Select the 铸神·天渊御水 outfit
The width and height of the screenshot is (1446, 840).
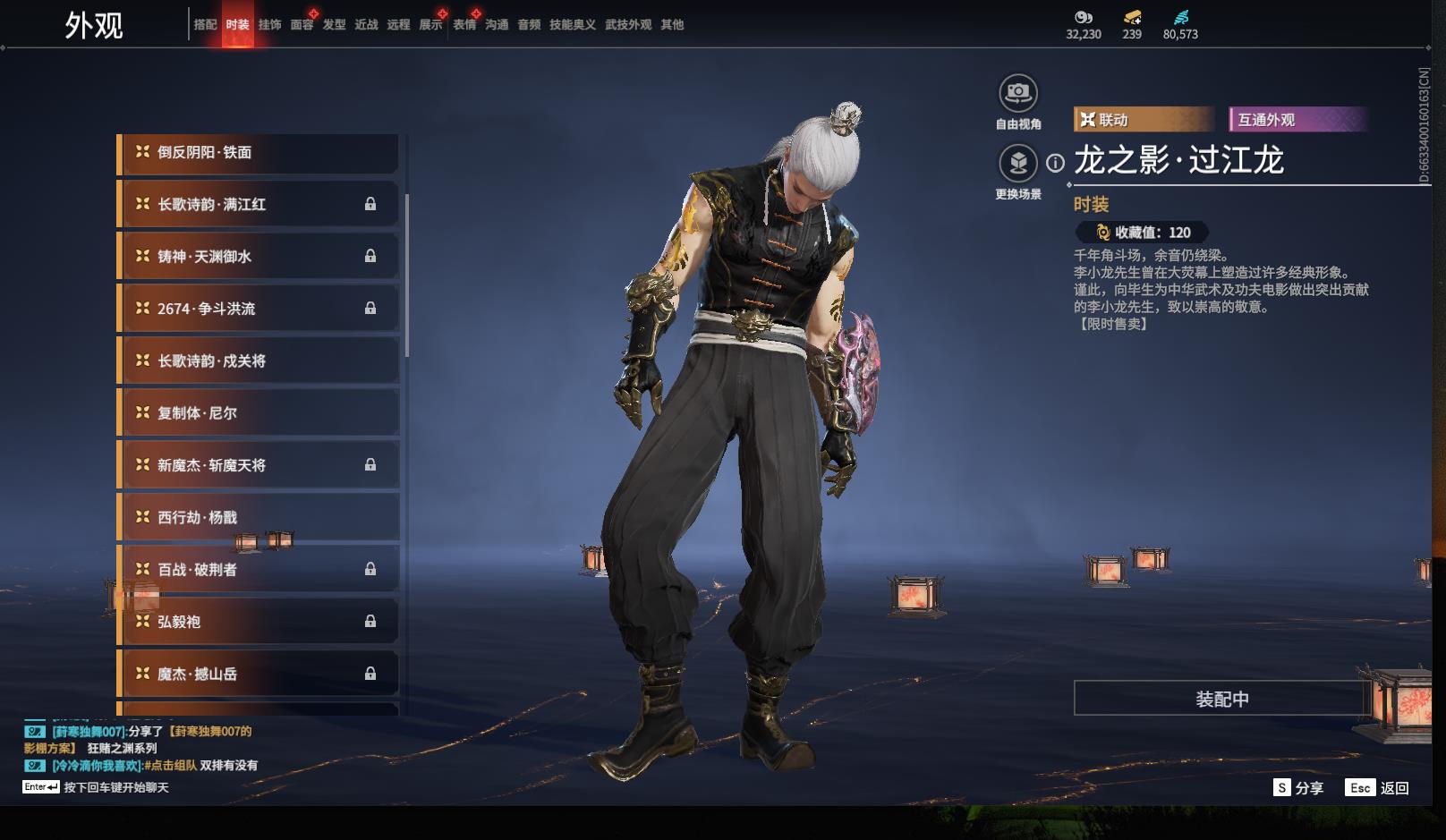click(259, 257)
